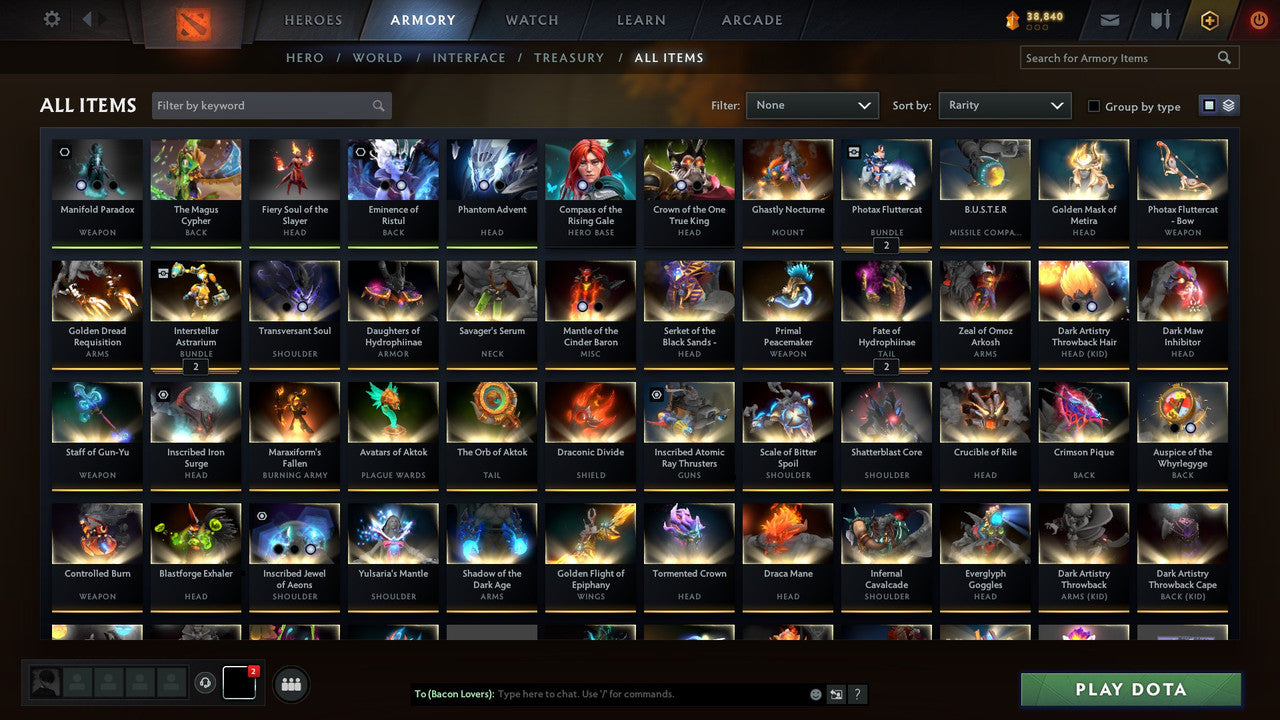Open the Dota Plus subscription icon
The height and width of the screenshot is (720, 1280).
click(x=1210, y=19)
